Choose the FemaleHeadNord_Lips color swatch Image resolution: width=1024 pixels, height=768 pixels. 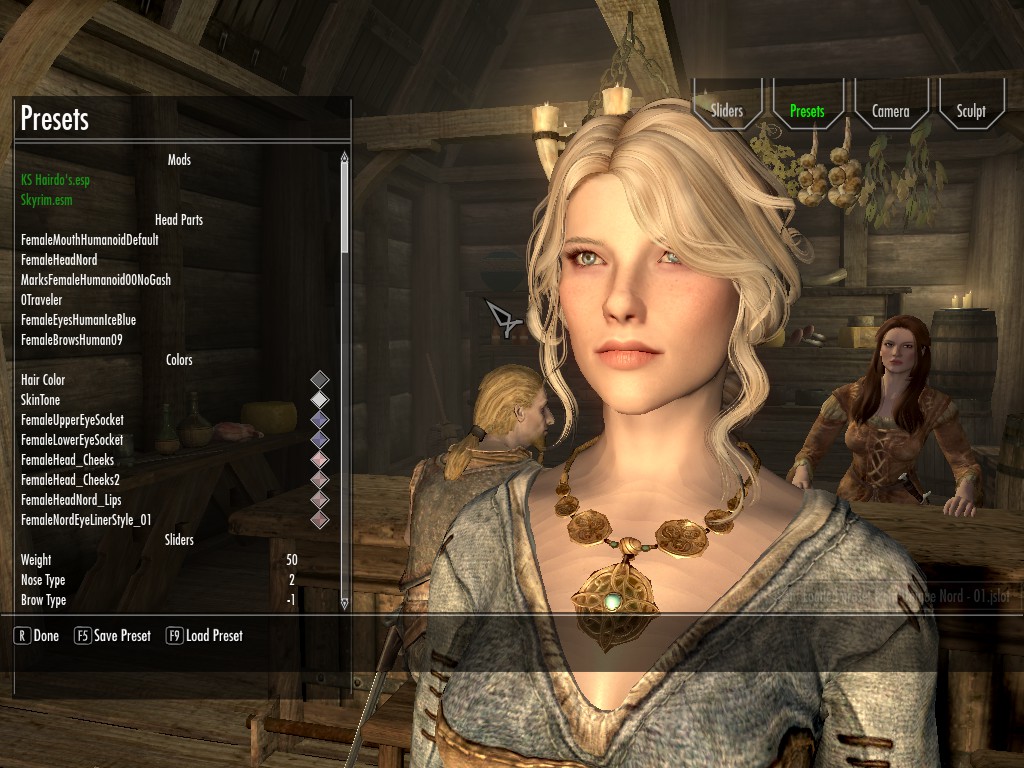320,500
